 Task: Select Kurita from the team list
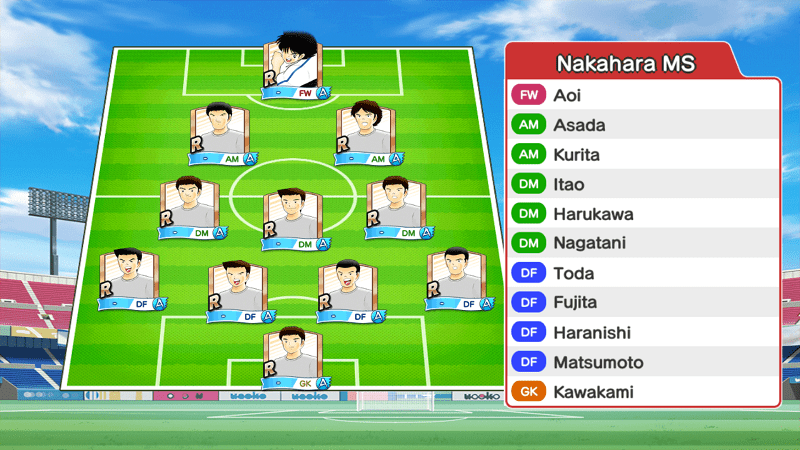(642, 155)
